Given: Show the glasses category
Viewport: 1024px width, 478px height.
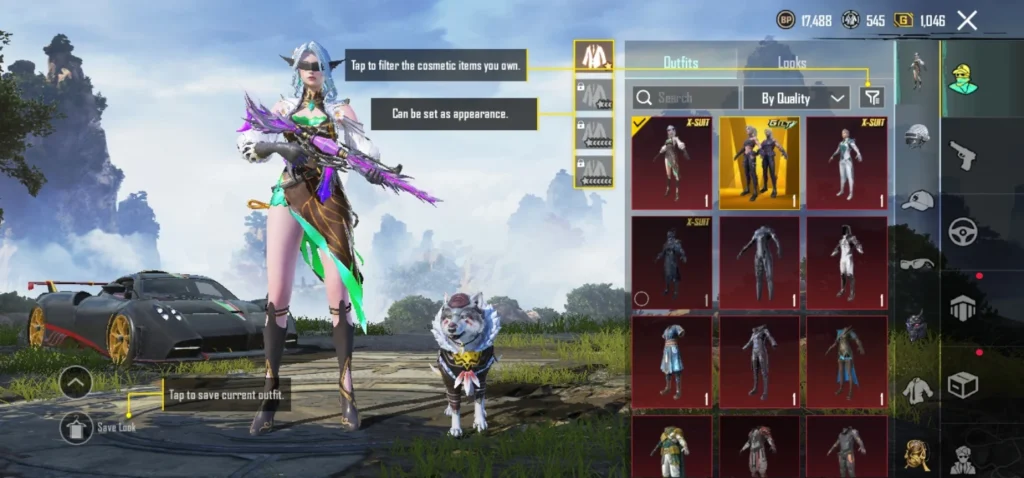Looking at the screenshot, I should pyautogui.click(x=917, y=263).
